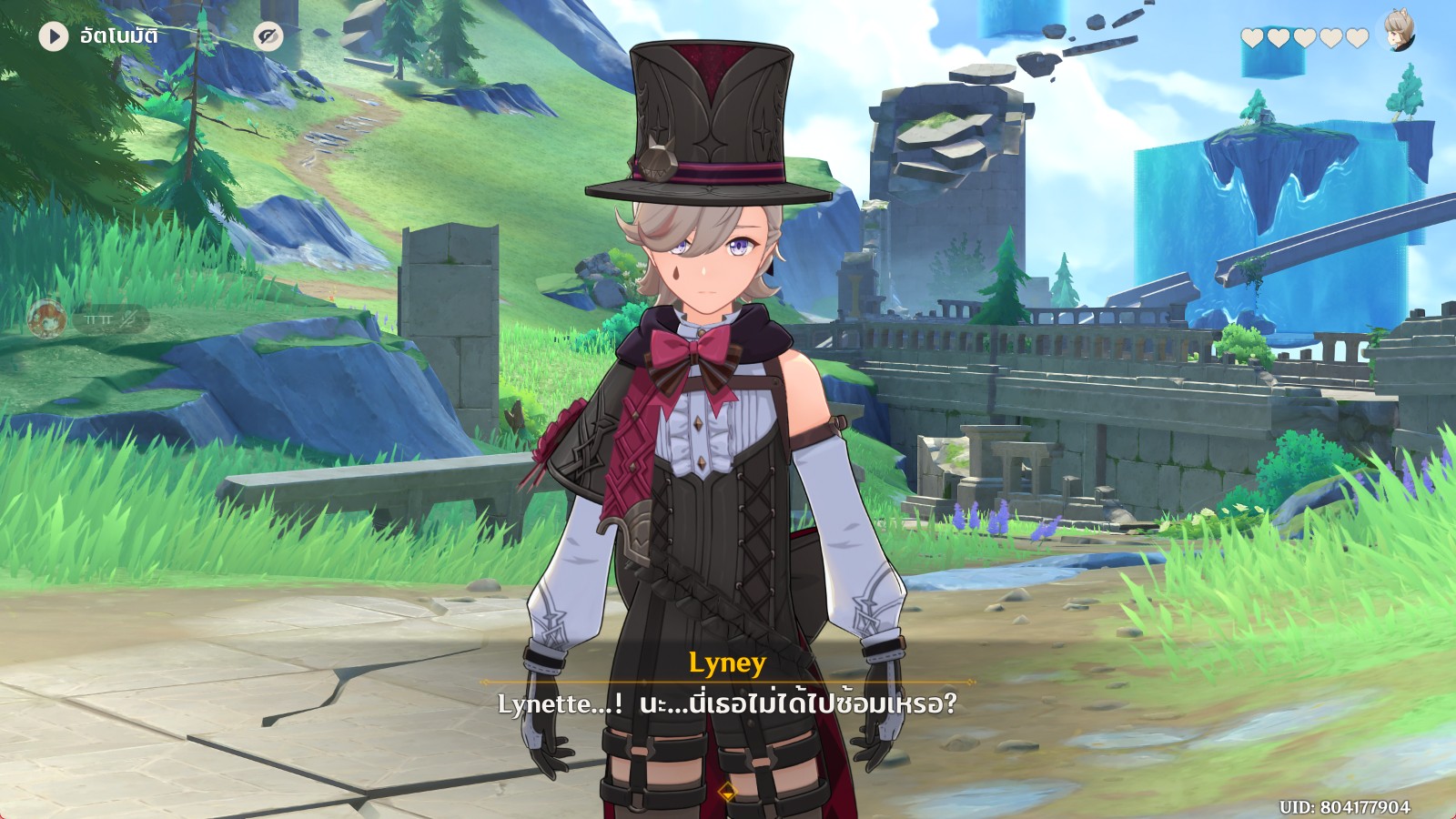Toggle the auto-play dialogue button

(x=54, y=36)
